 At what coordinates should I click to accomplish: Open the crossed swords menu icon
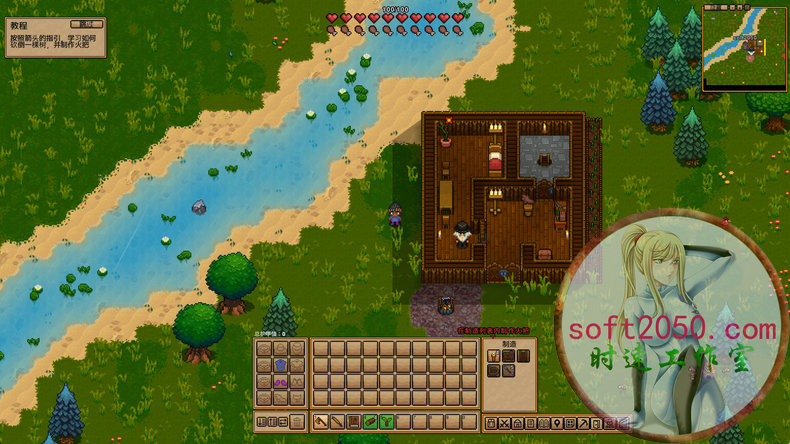504,423
